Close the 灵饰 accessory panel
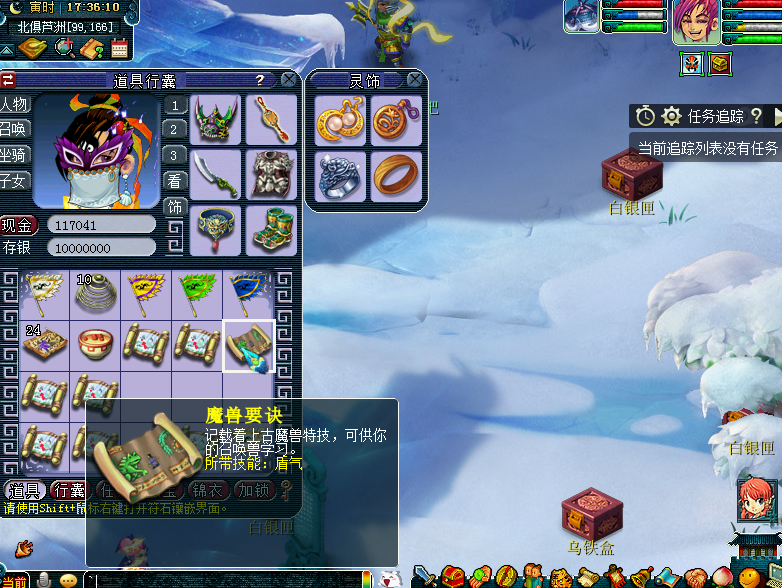 click(417, 80)
